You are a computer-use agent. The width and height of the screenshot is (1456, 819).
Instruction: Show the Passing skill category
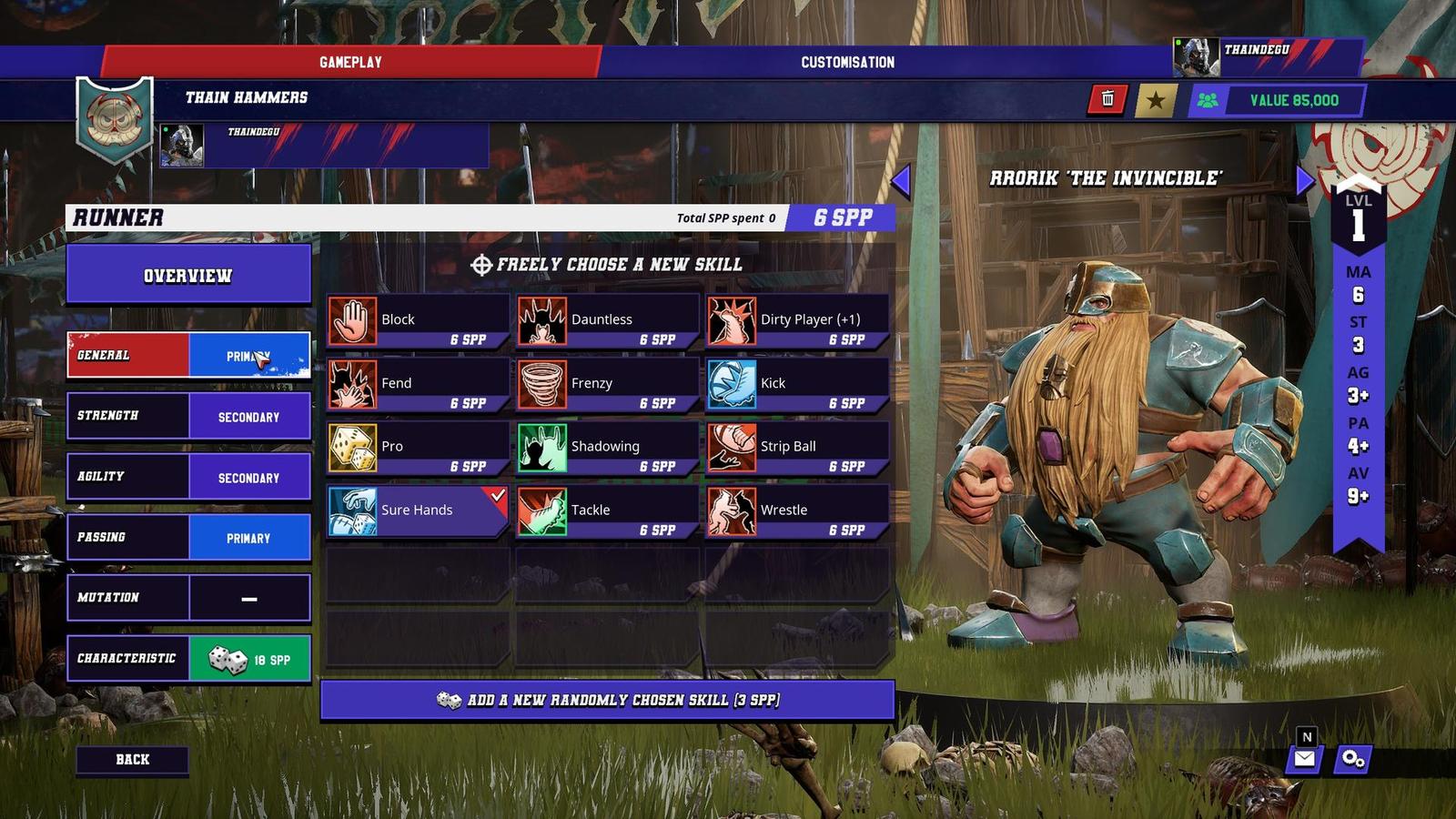pos(188,538)
